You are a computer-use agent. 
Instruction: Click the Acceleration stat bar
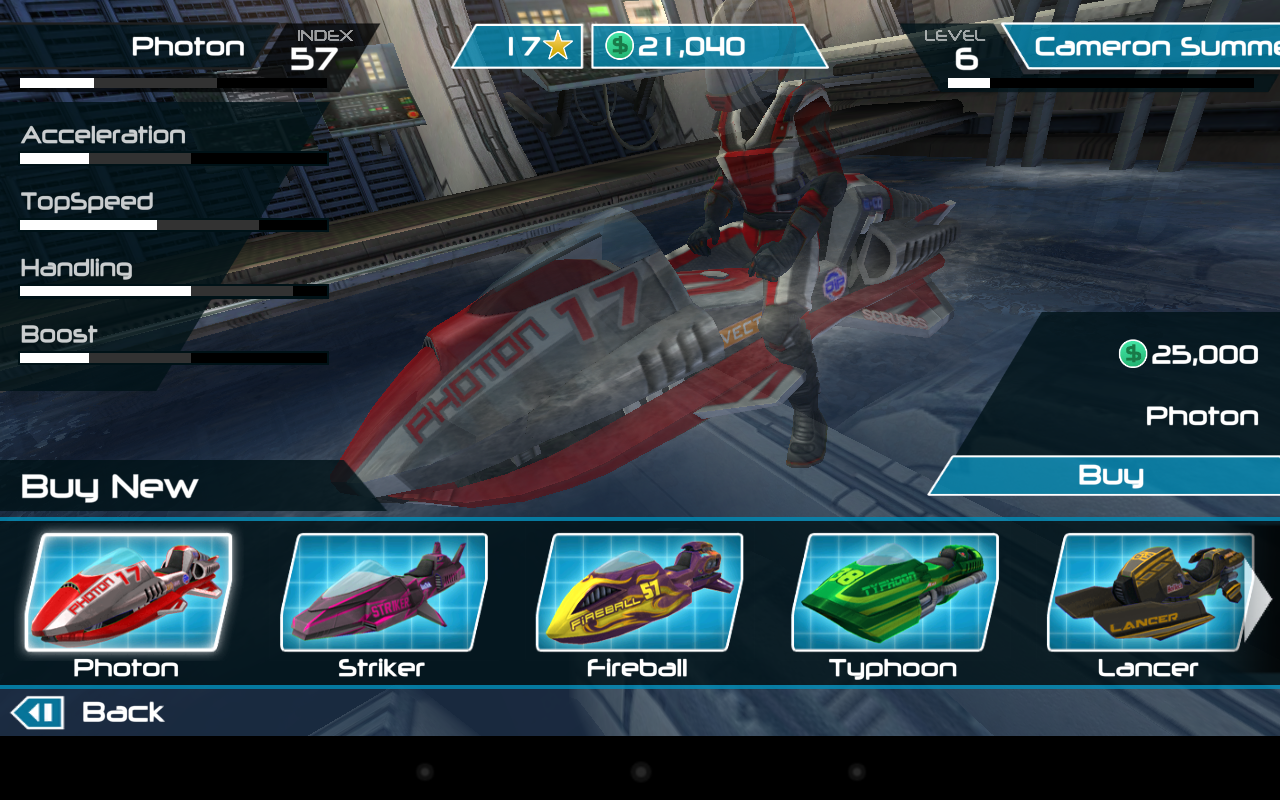point(175,158)
